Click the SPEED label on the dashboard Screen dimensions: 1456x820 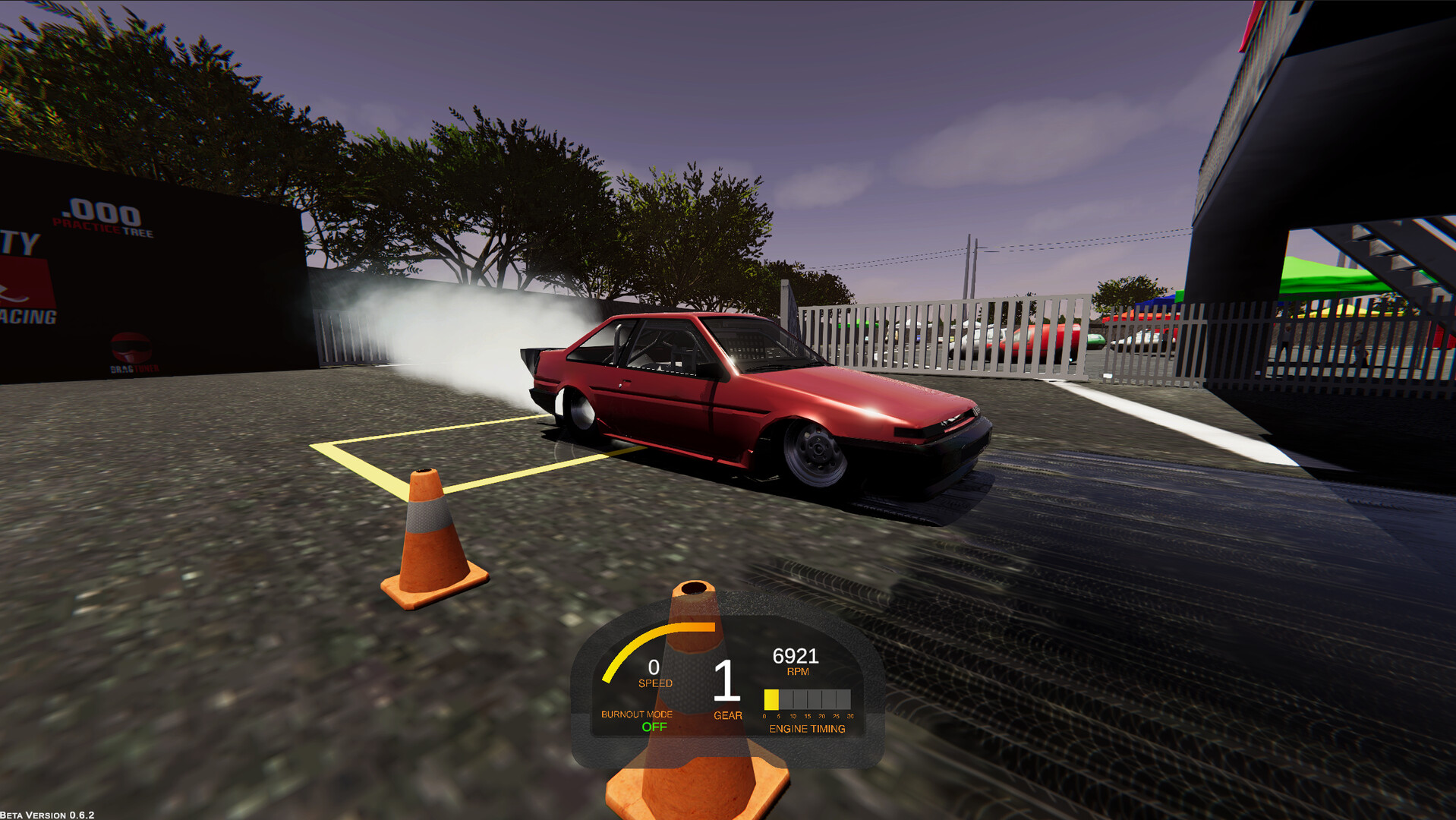(x=654, y=682)
